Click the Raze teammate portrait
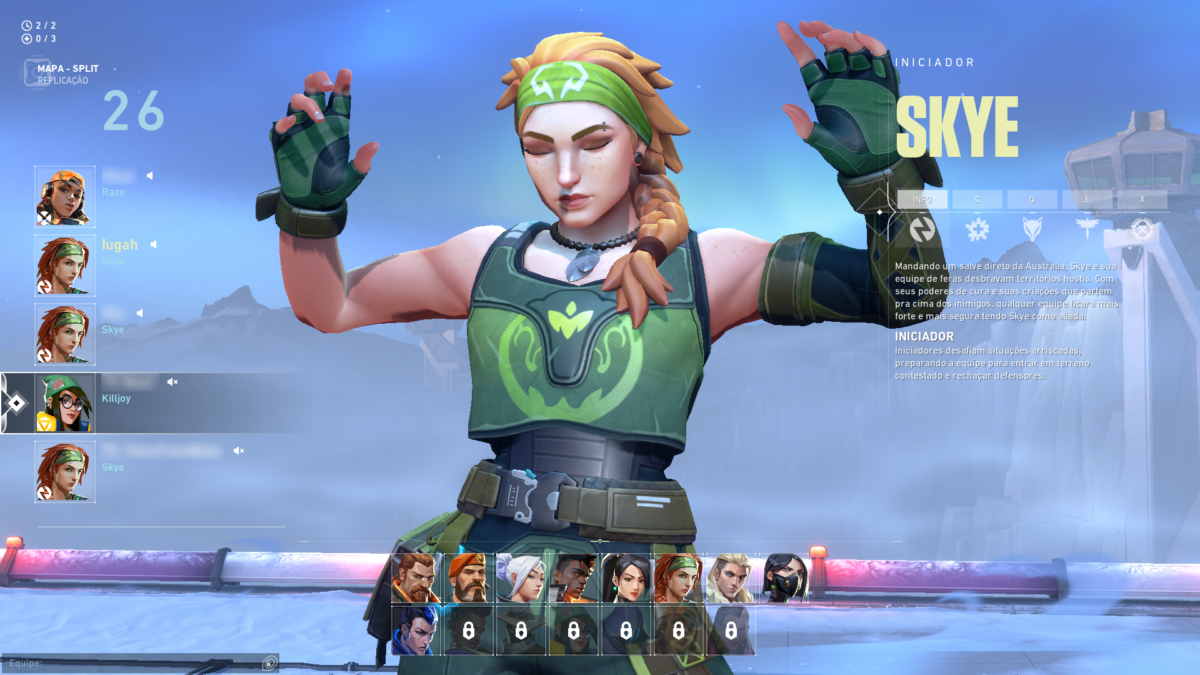1200x675 pixels. [x=65, y=196]
